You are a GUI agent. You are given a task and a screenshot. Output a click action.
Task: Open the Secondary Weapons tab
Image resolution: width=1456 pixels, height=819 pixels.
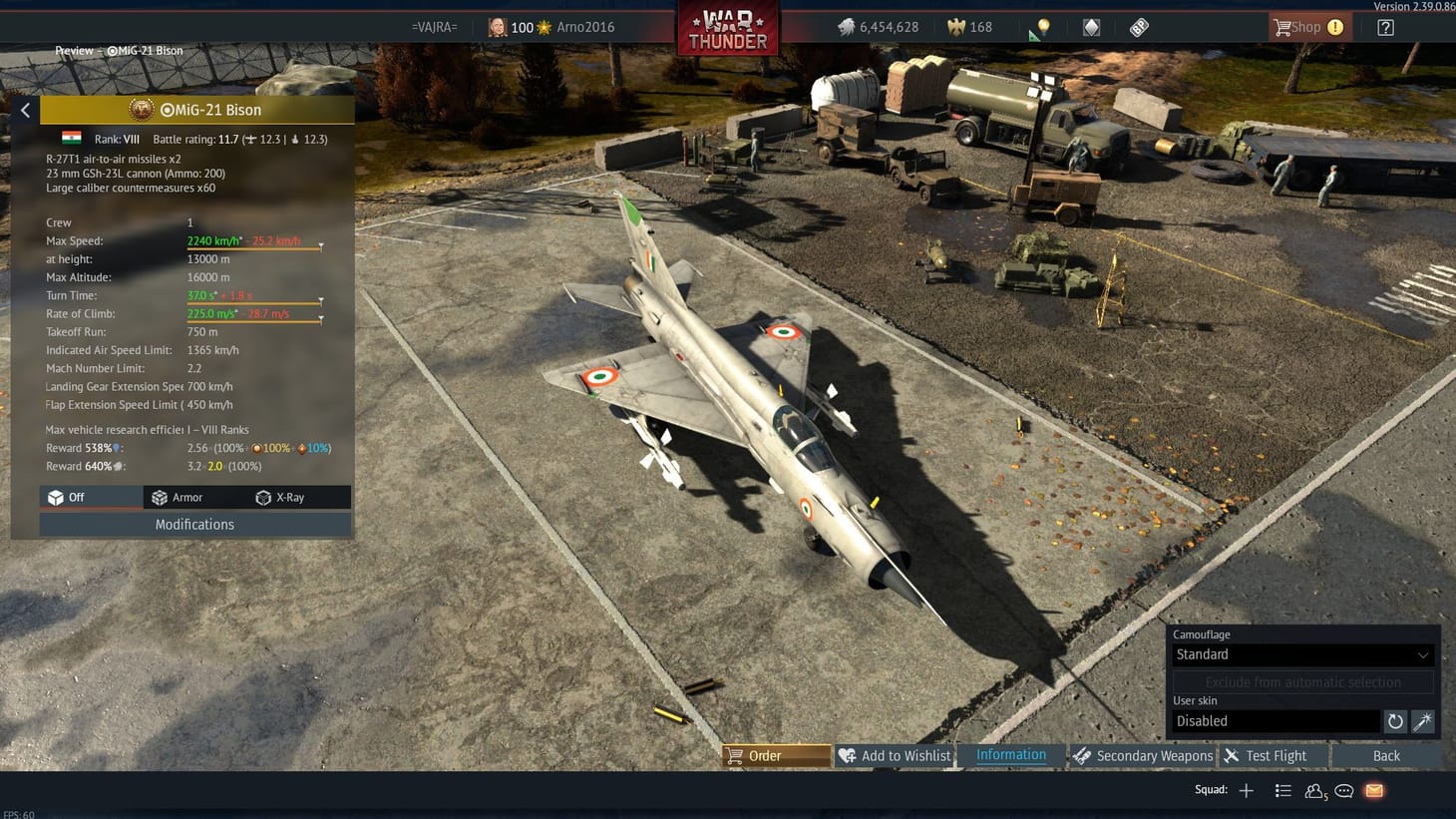[1144, 755]
